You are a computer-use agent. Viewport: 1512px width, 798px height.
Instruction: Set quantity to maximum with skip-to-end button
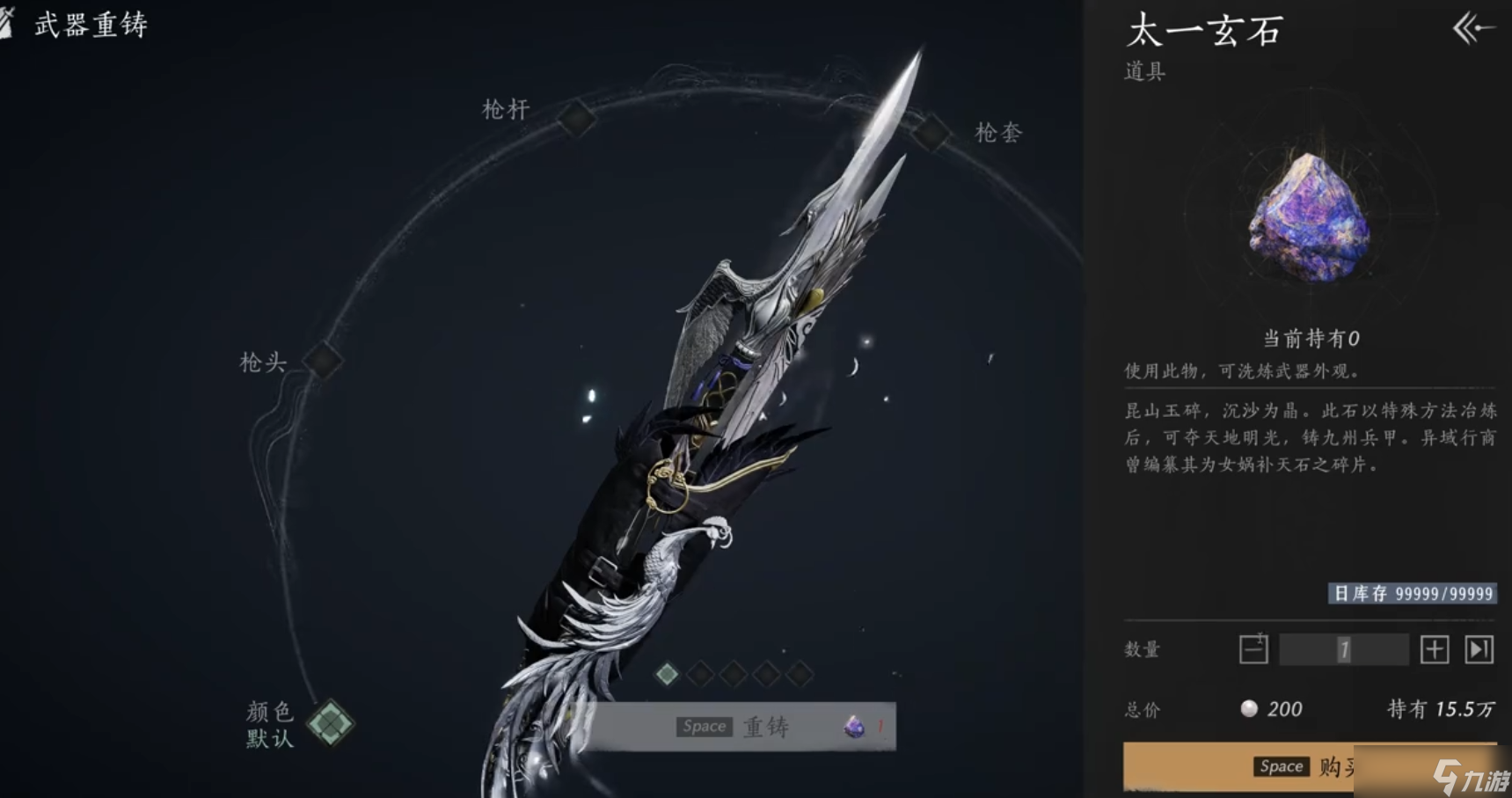click(x=1479, y=649)
